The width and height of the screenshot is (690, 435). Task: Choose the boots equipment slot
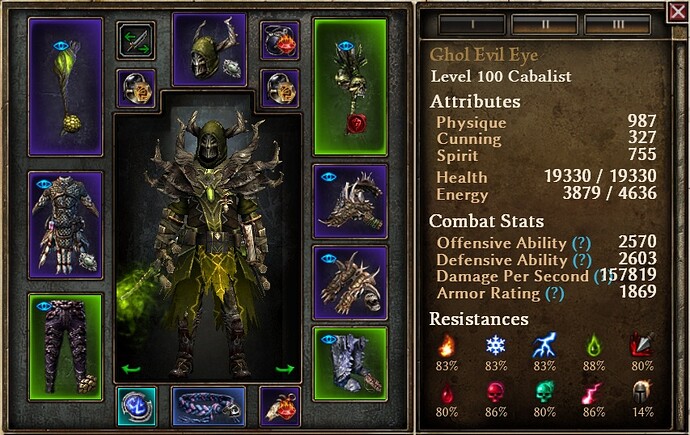coord(350,362)
